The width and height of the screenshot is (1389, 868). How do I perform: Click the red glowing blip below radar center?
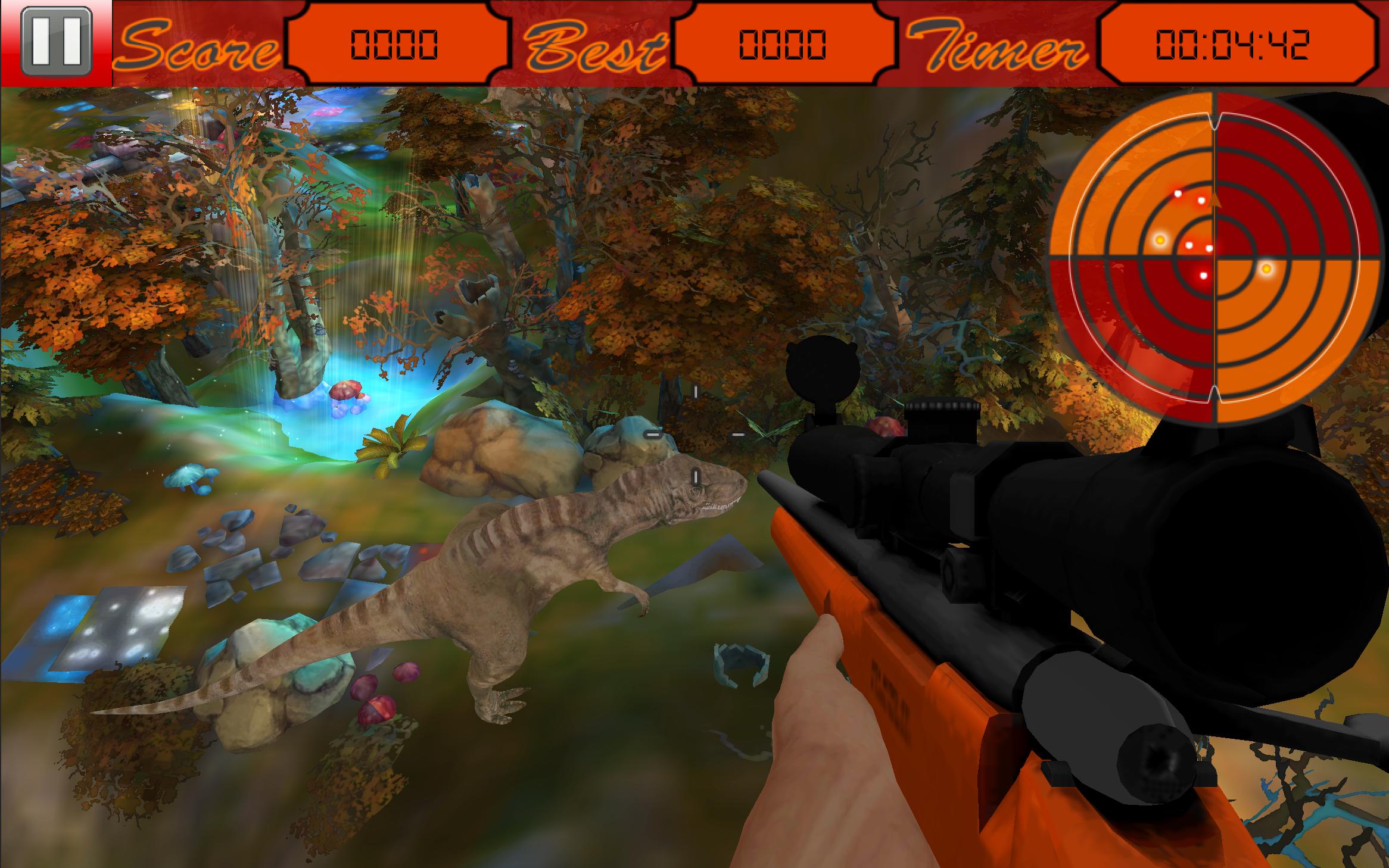pos(1204,275)
